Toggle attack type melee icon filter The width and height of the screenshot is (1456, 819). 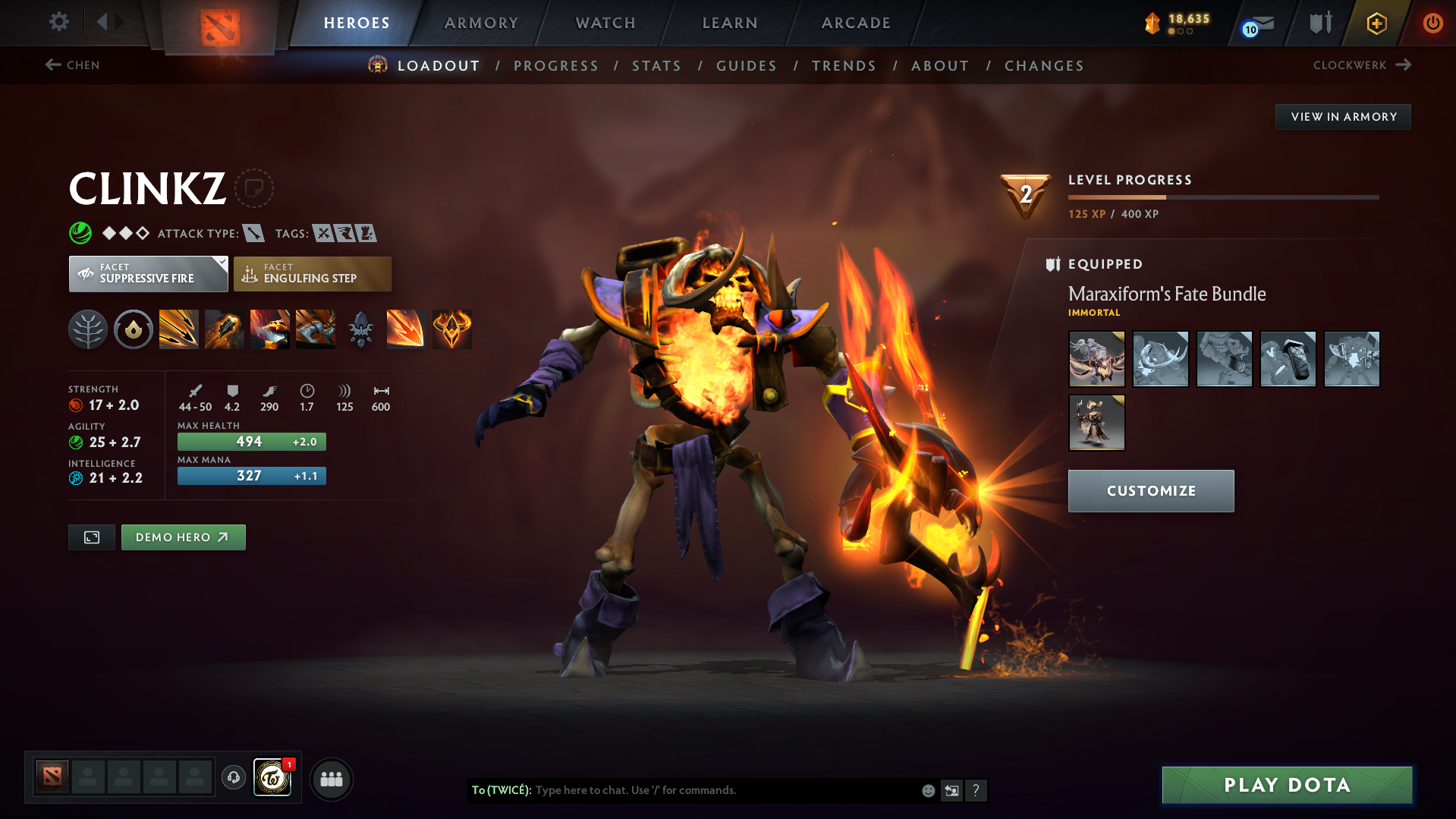tap(253, 233)
